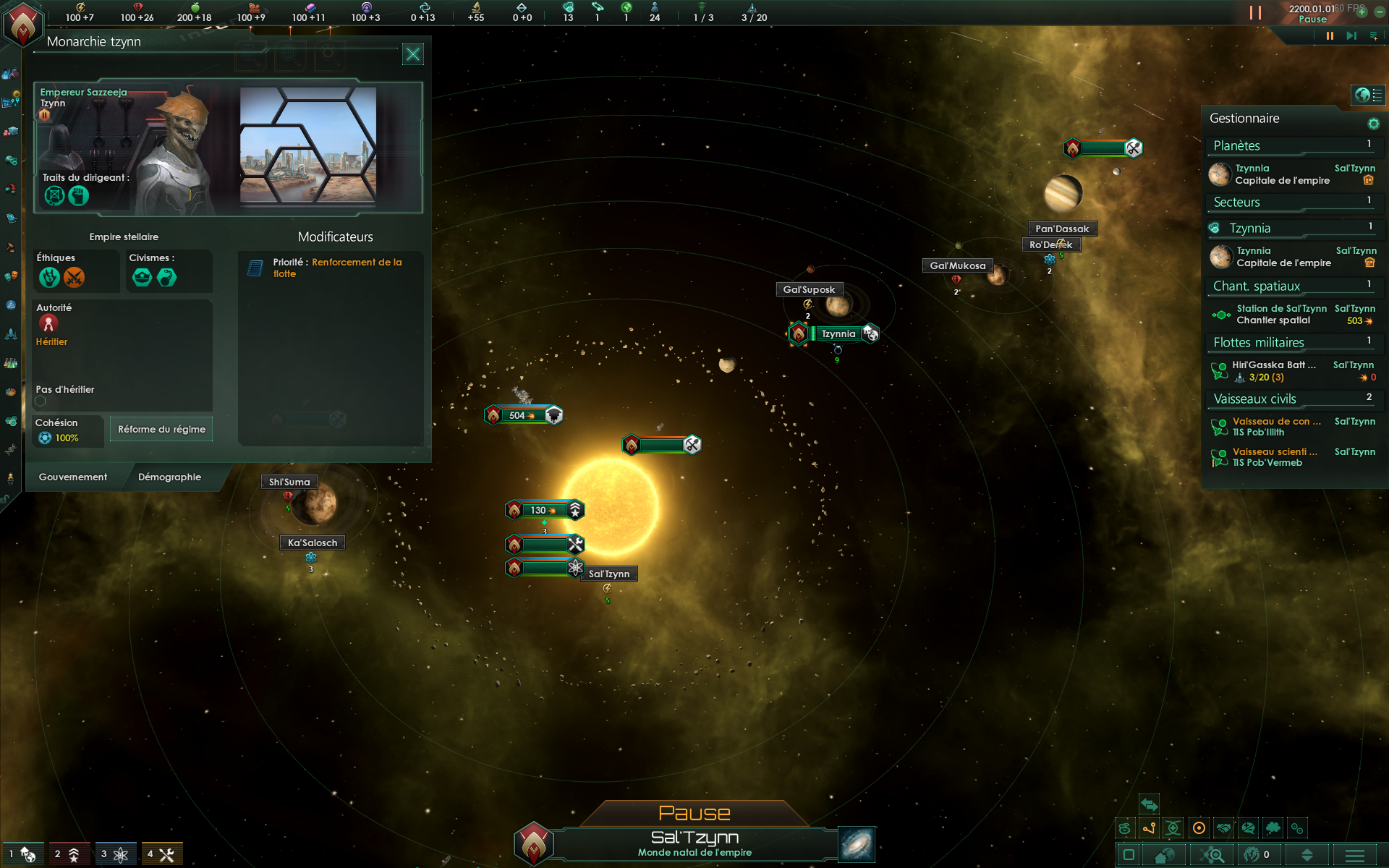Screen dimensions: 1389x868
Task: Open the galaxy map view button
Action: point(857,844)
